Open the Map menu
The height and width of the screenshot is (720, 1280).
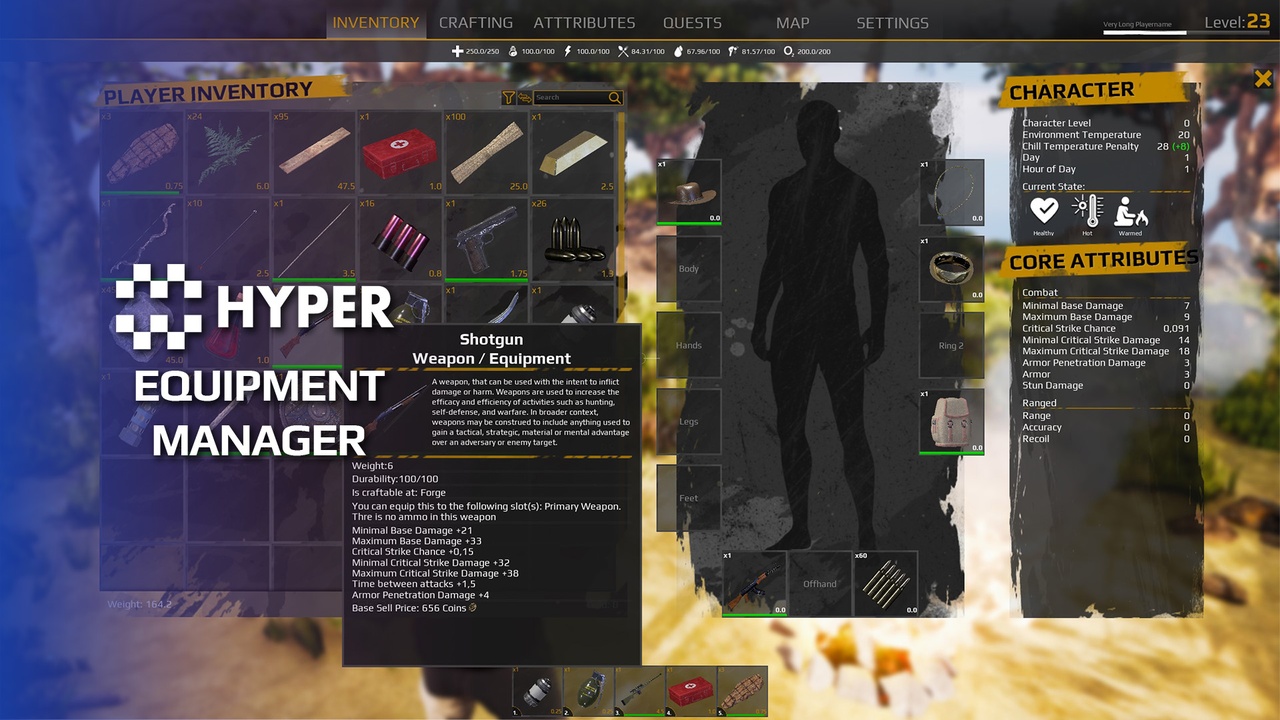pos(792,22)
